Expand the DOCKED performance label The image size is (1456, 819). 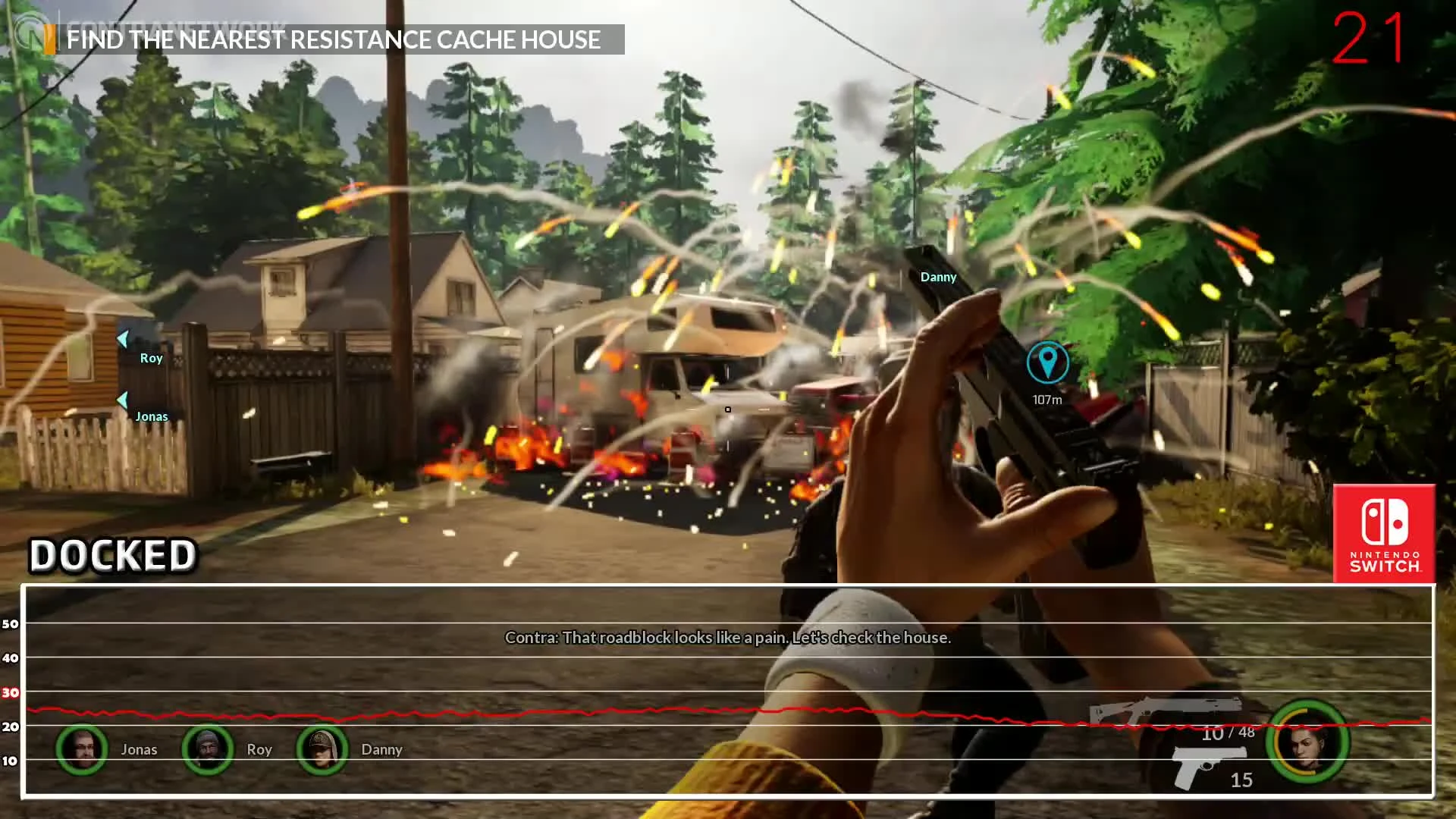[112, 555]
